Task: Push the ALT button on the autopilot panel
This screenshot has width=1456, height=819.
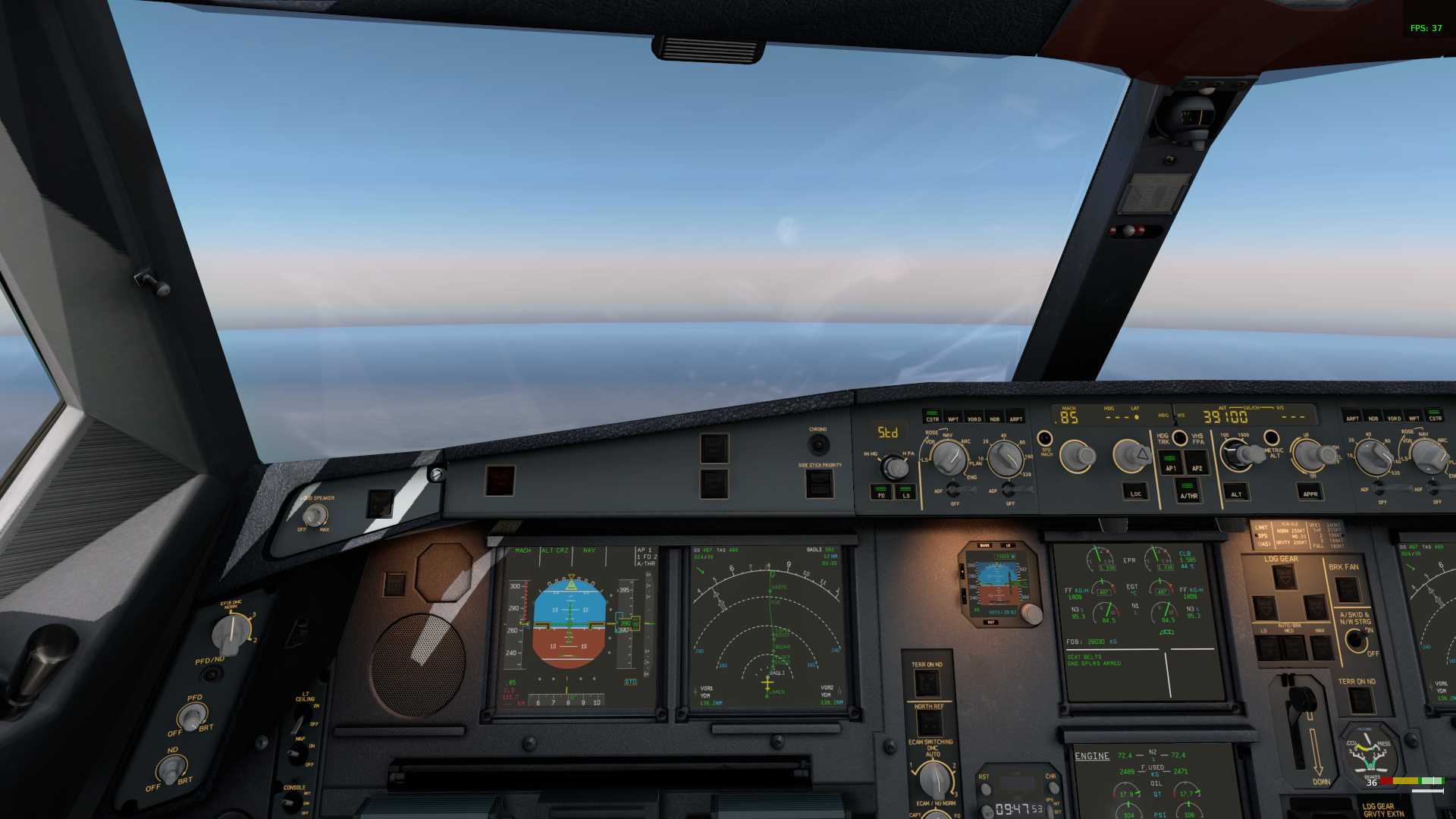Action: (x=1236, y=492)
